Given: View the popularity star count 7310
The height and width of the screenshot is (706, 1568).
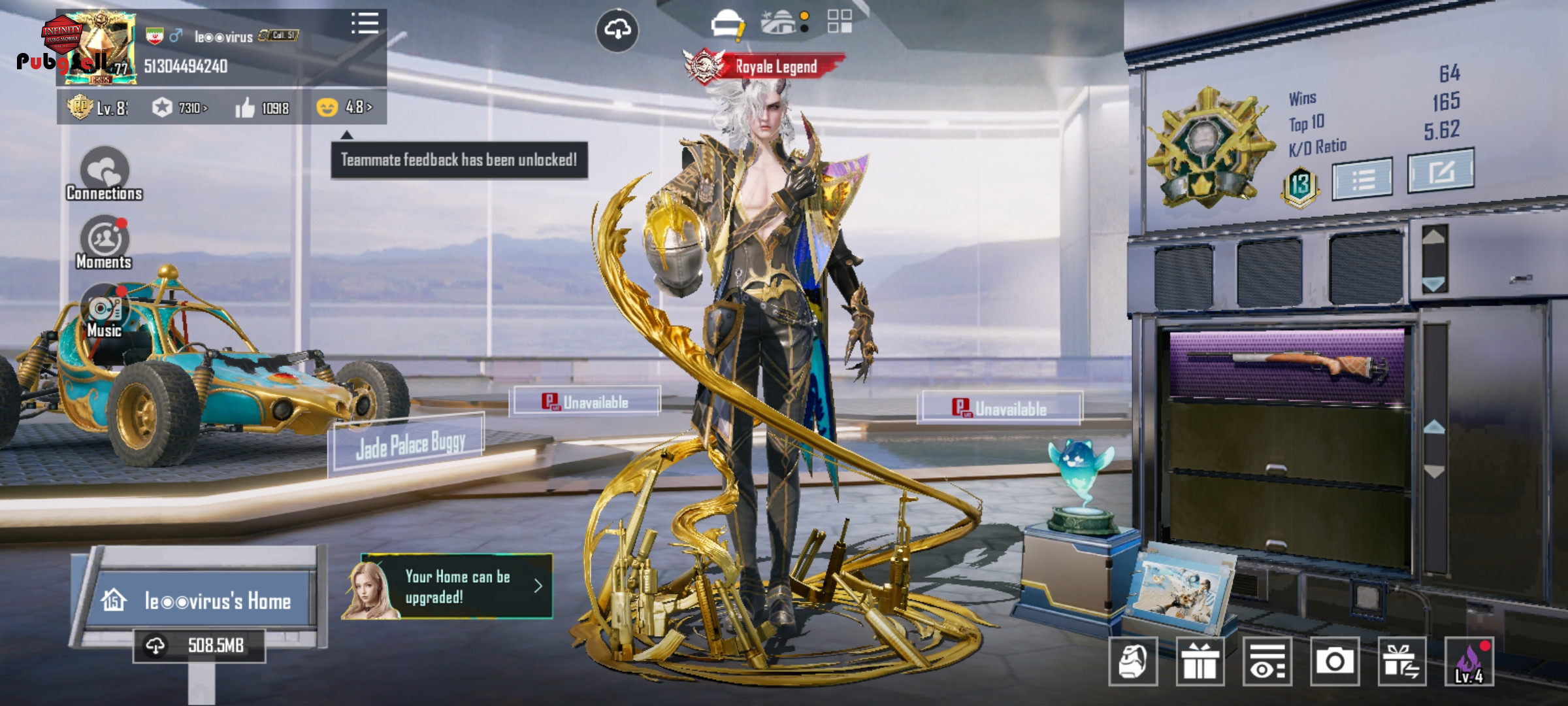Looking at the screenshot, I should coord(180,107).
